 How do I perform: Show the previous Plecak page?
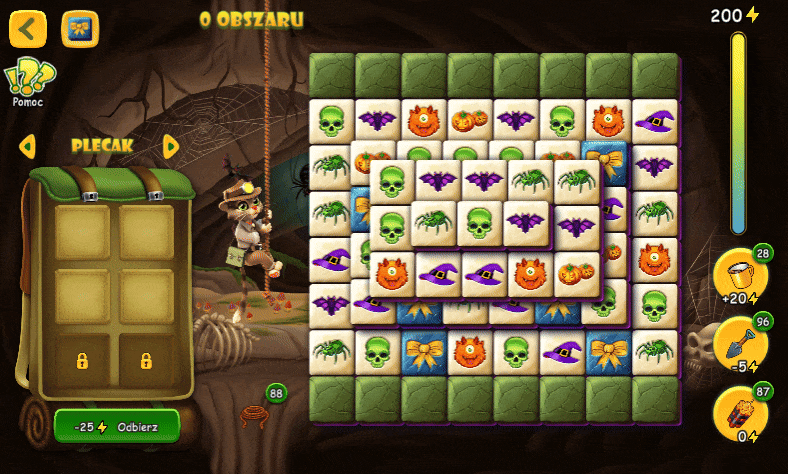(x=27, y=146)
